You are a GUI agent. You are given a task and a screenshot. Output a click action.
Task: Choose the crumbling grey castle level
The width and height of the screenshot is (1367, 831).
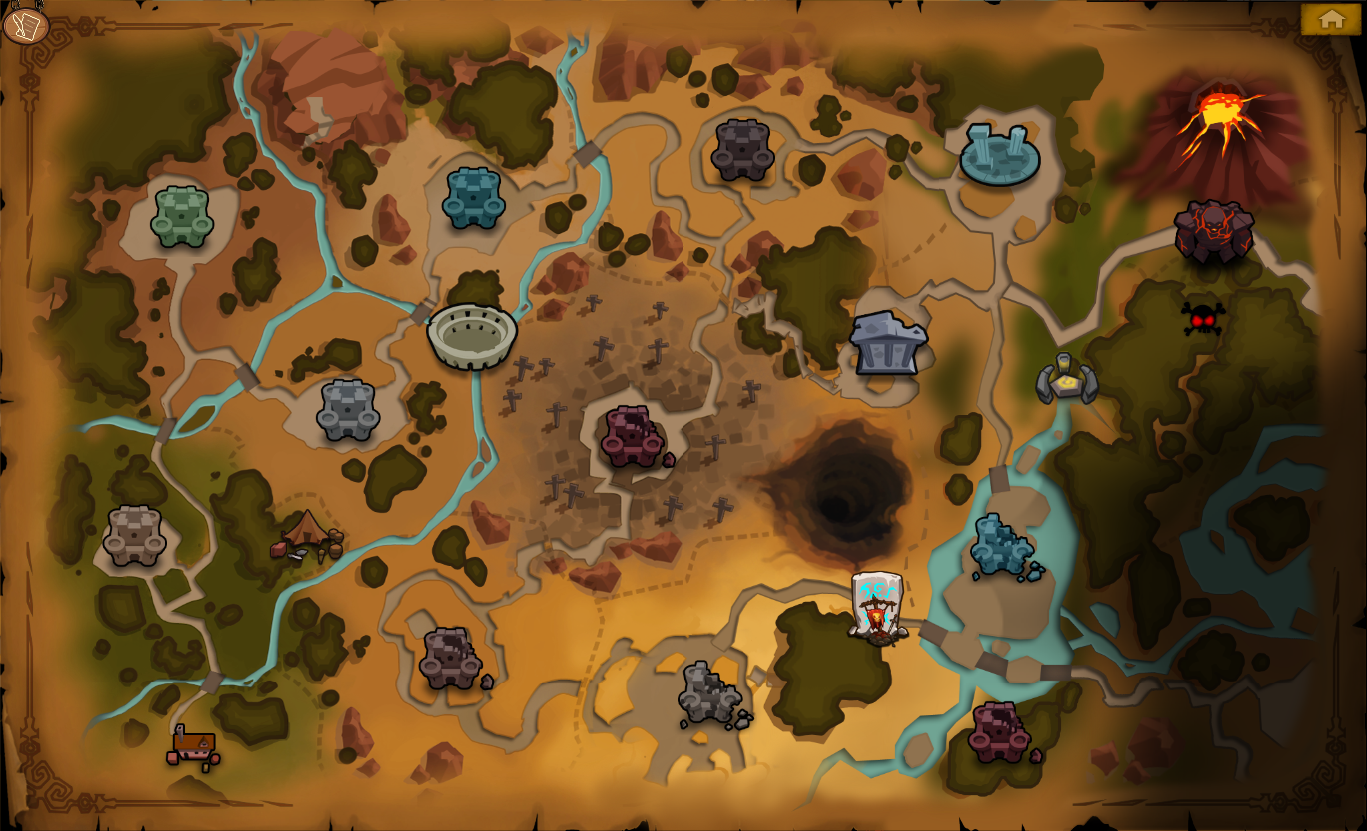pyautogui.click(x=711, y=695)
